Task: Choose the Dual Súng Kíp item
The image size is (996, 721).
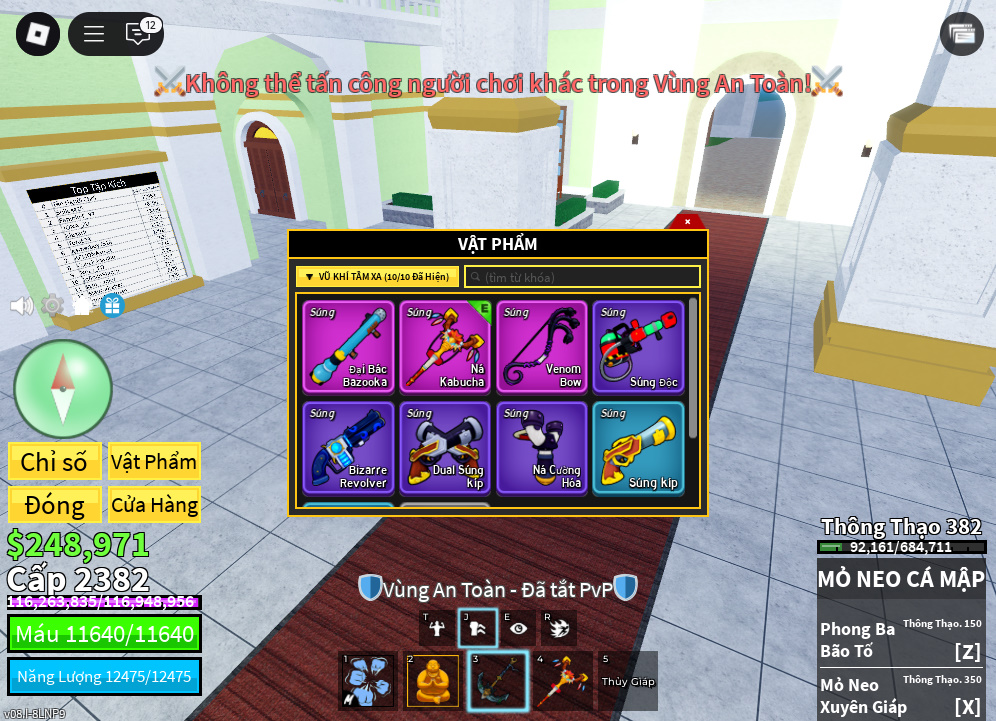Action: (445, 447)
